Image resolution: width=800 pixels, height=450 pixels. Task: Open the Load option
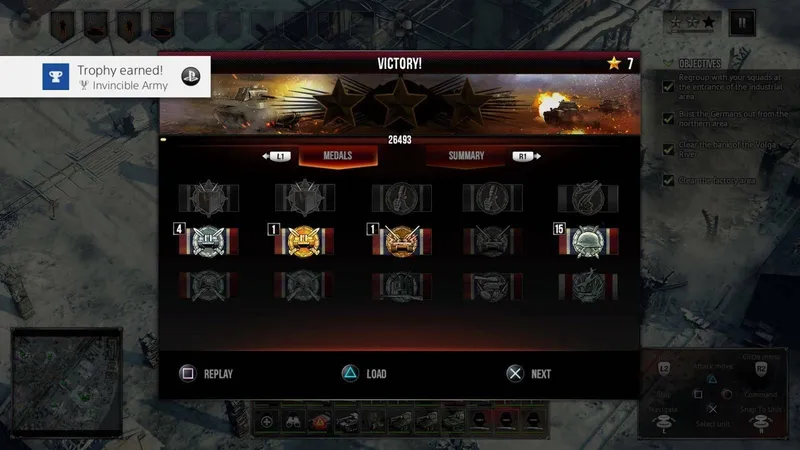pos(364,374)
